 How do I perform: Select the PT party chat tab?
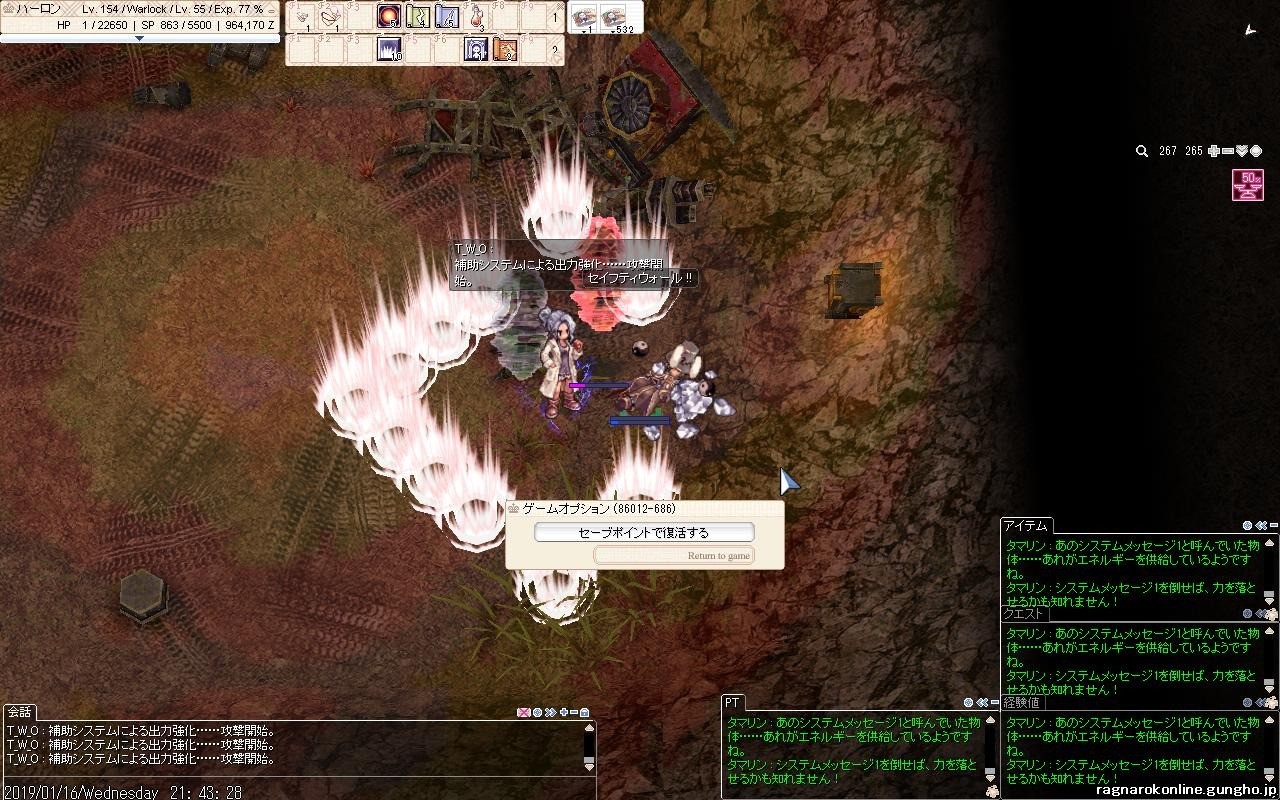tap(732, 703)
